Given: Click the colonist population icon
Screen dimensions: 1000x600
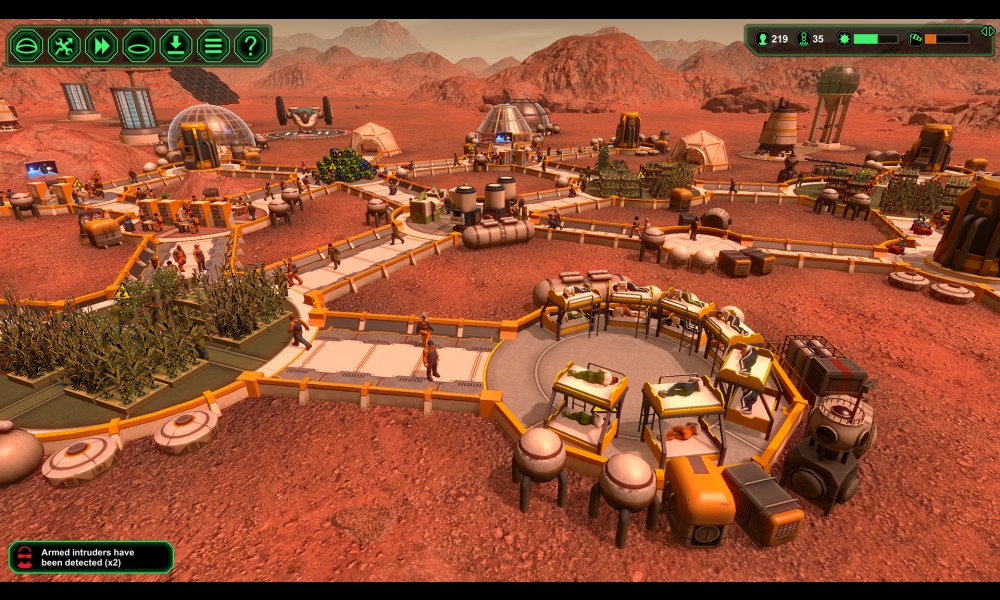Looking at the screenshot, I should pos(762,40).
